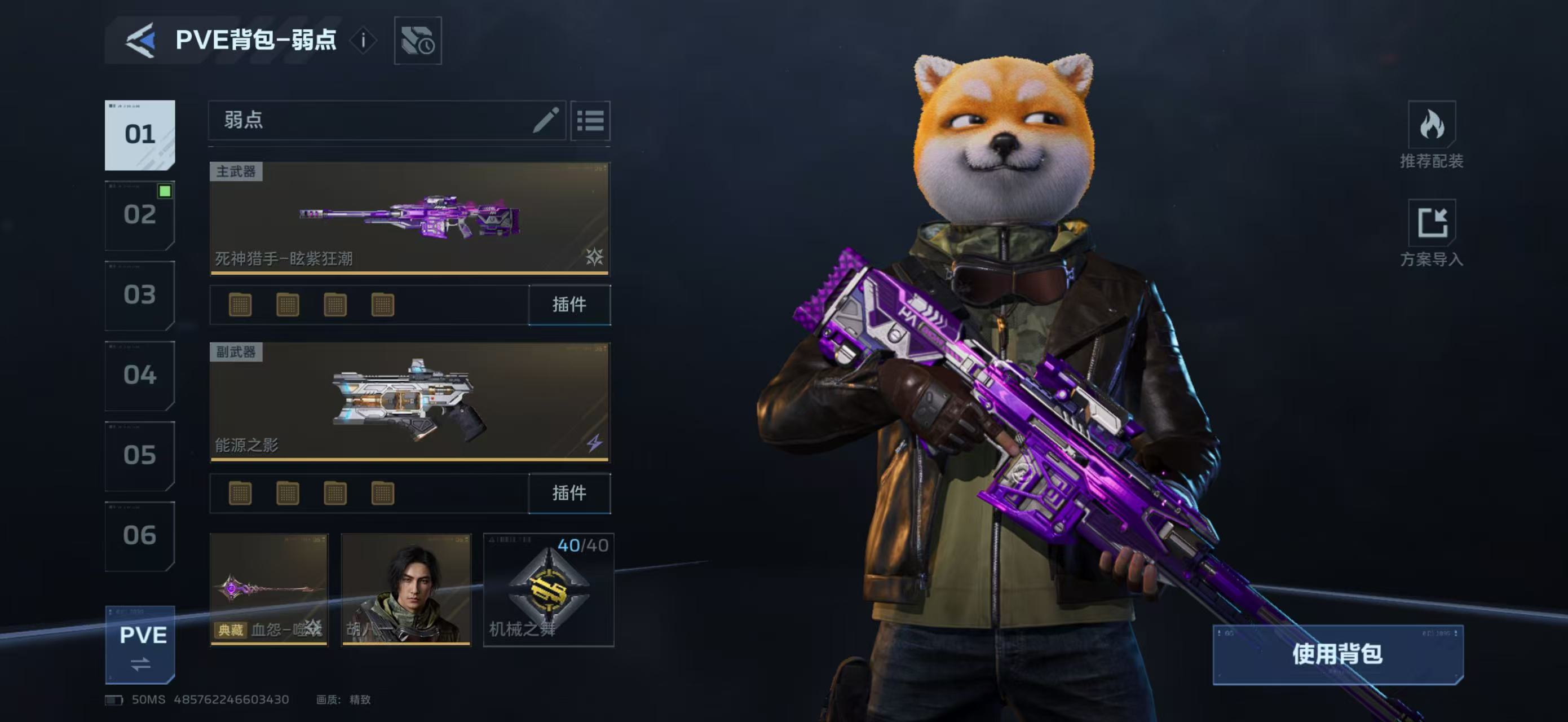Choose loadout slot 05

click(x=139, y=456)
